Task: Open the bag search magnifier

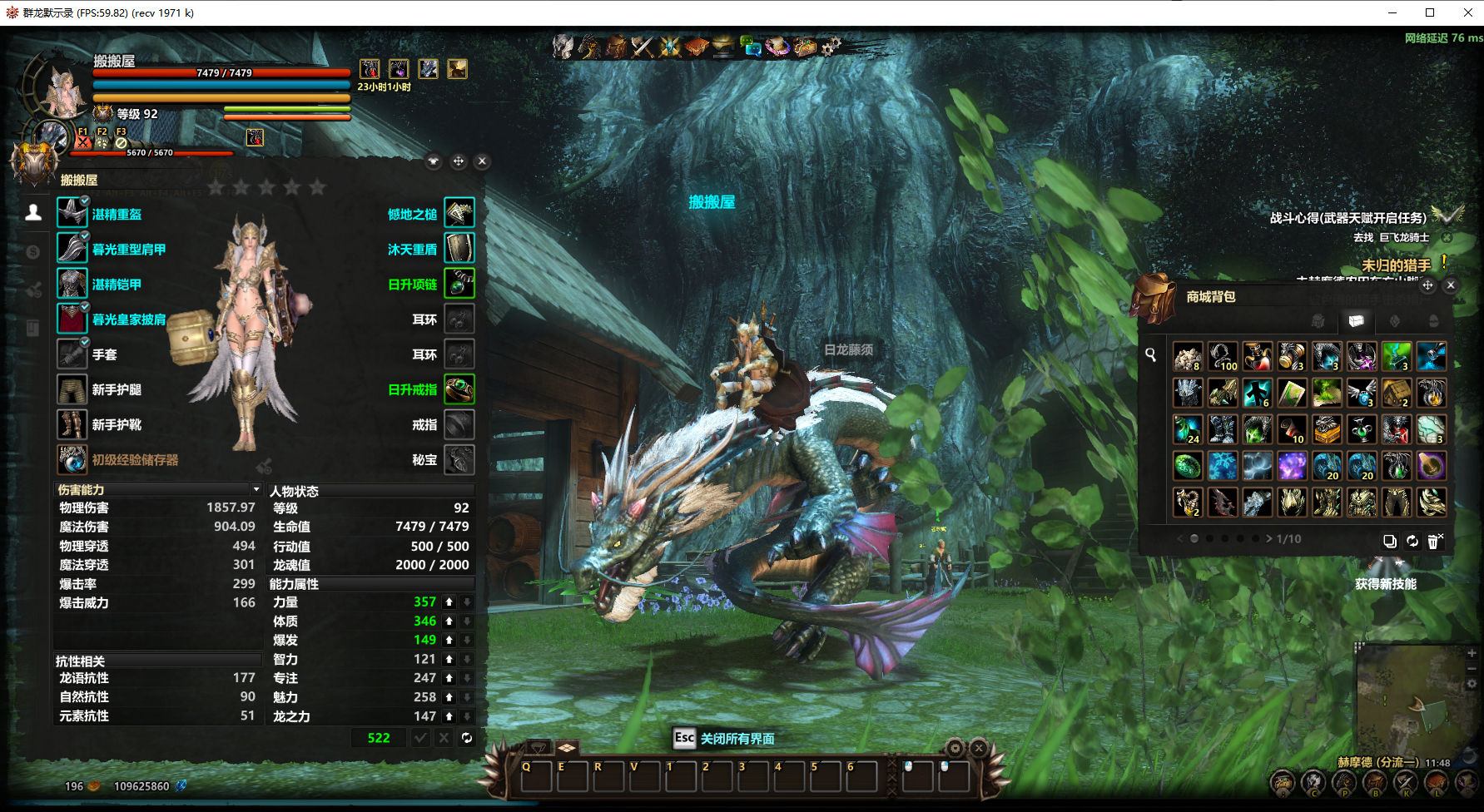Action: pyautogui.click(x=1150, y=355)
